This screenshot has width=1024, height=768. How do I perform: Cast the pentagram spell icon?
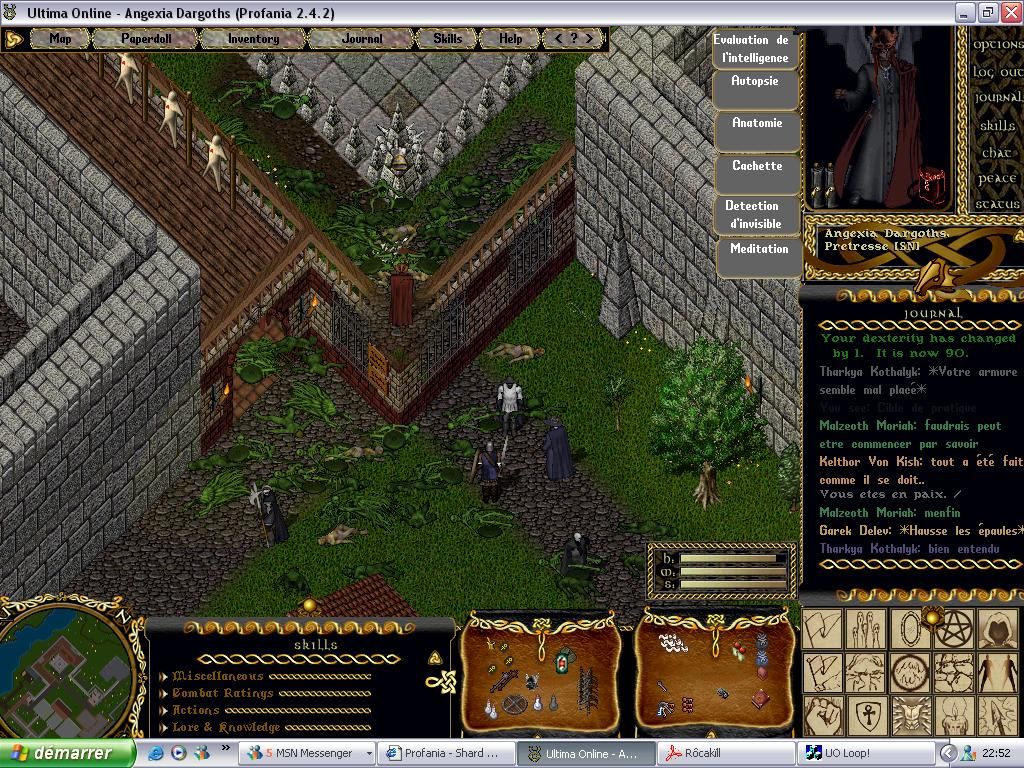(x=952, y=629)
